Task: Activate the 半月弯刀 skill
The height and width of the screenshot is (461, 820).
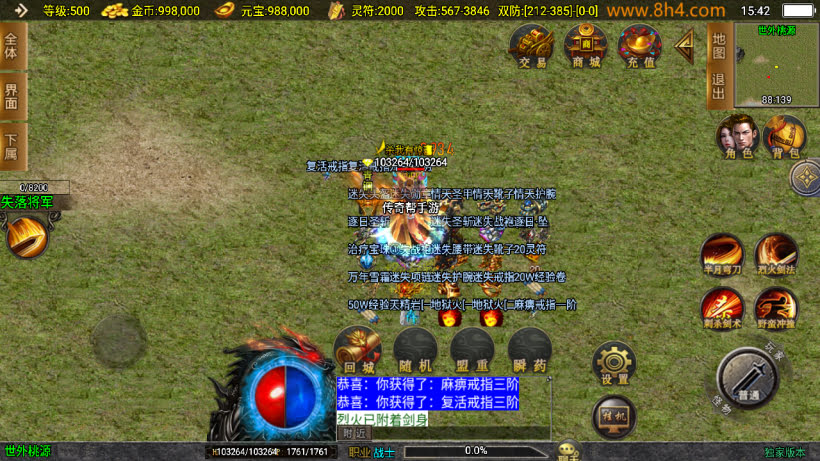Action: (721, 254)
